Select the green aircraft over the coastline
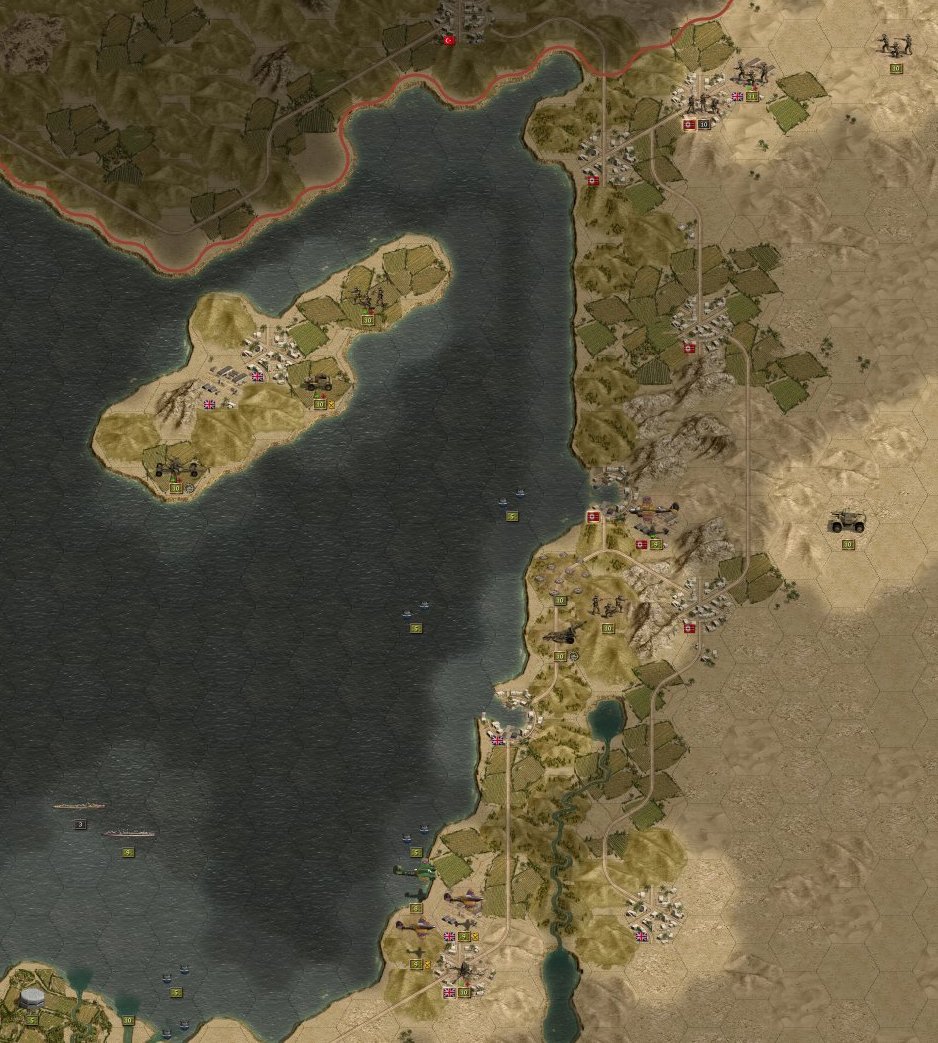The image size is (938, 1043). coord(413,871)
